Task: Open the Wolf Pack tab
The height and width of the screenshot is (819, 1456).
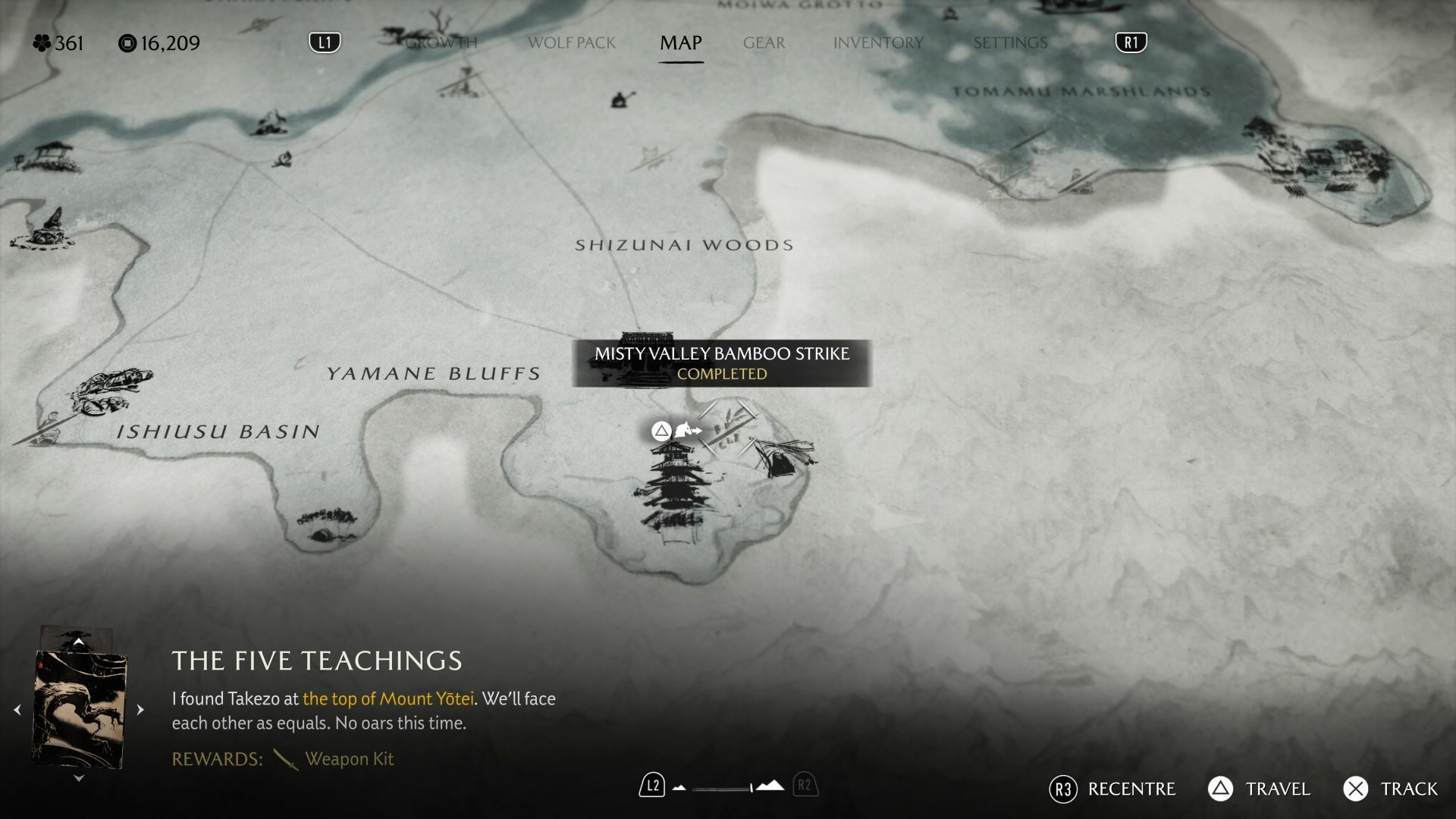Action: [571, 42]
